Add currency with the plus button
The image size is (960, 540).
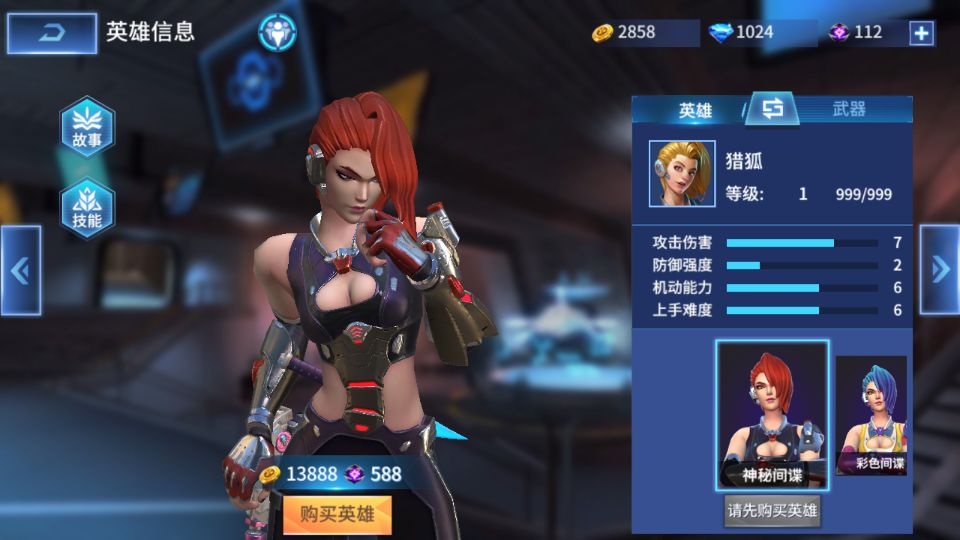click(x=921, y=33)
